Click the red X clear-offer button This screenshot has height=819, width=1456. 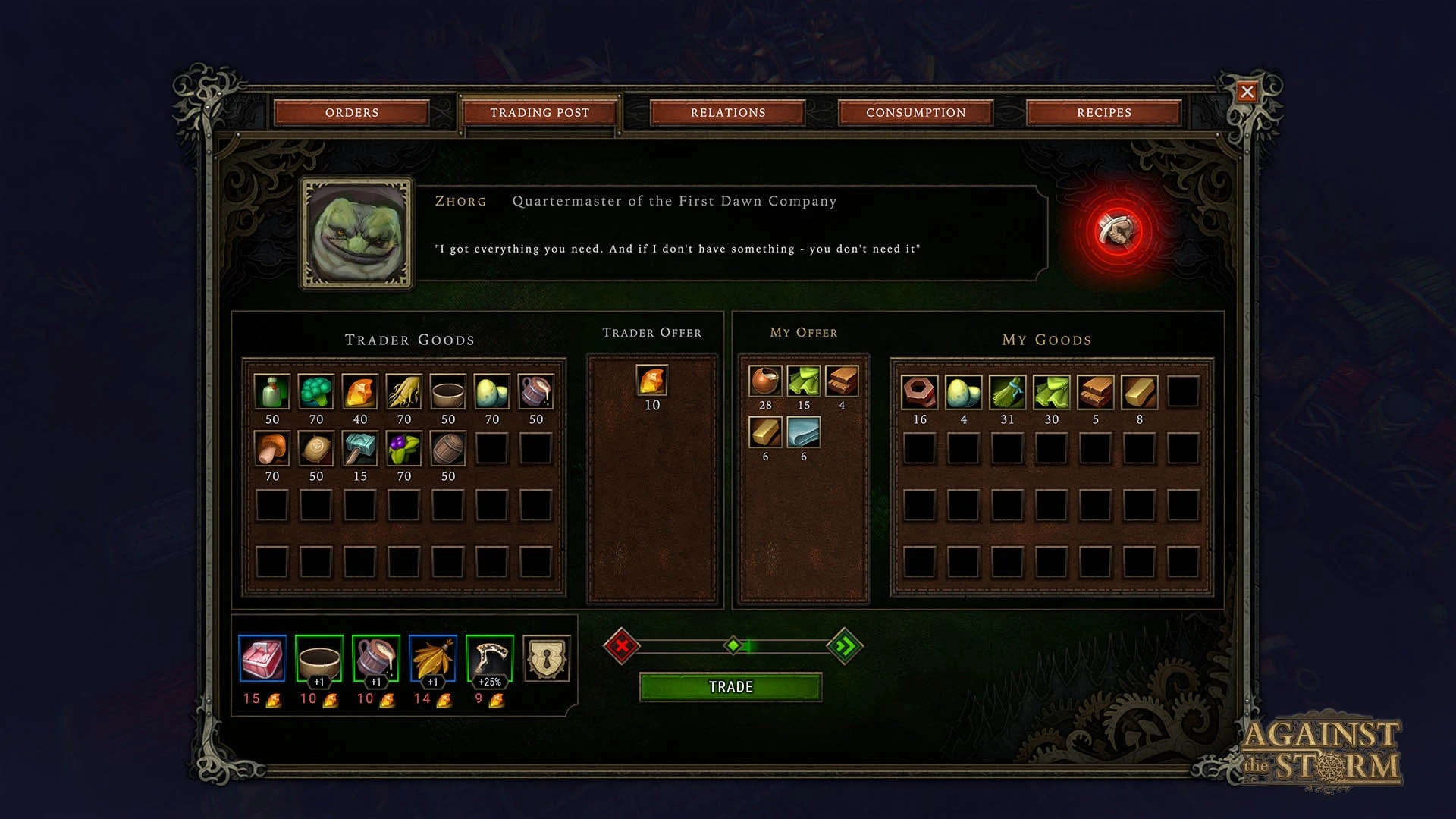point(622,646)
